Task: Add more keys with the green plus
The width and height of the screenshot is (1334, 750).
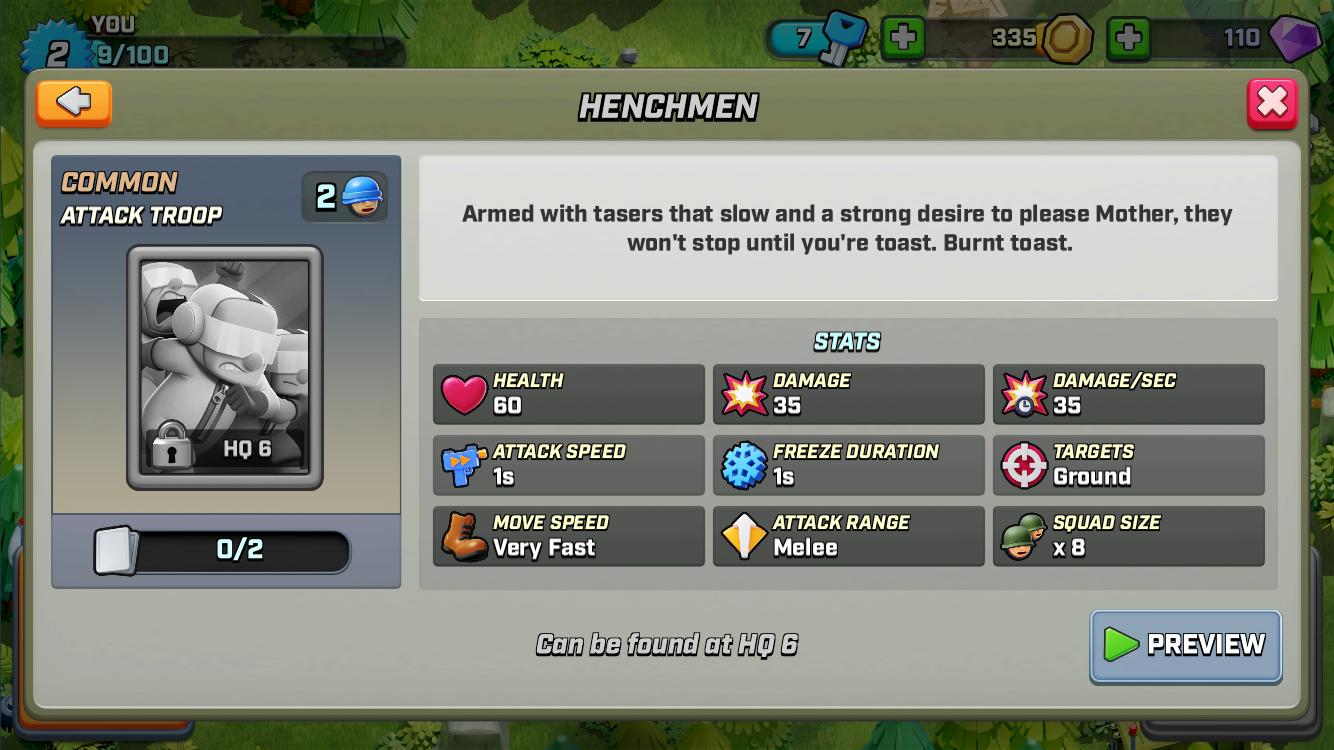Action: click(902, 39)
